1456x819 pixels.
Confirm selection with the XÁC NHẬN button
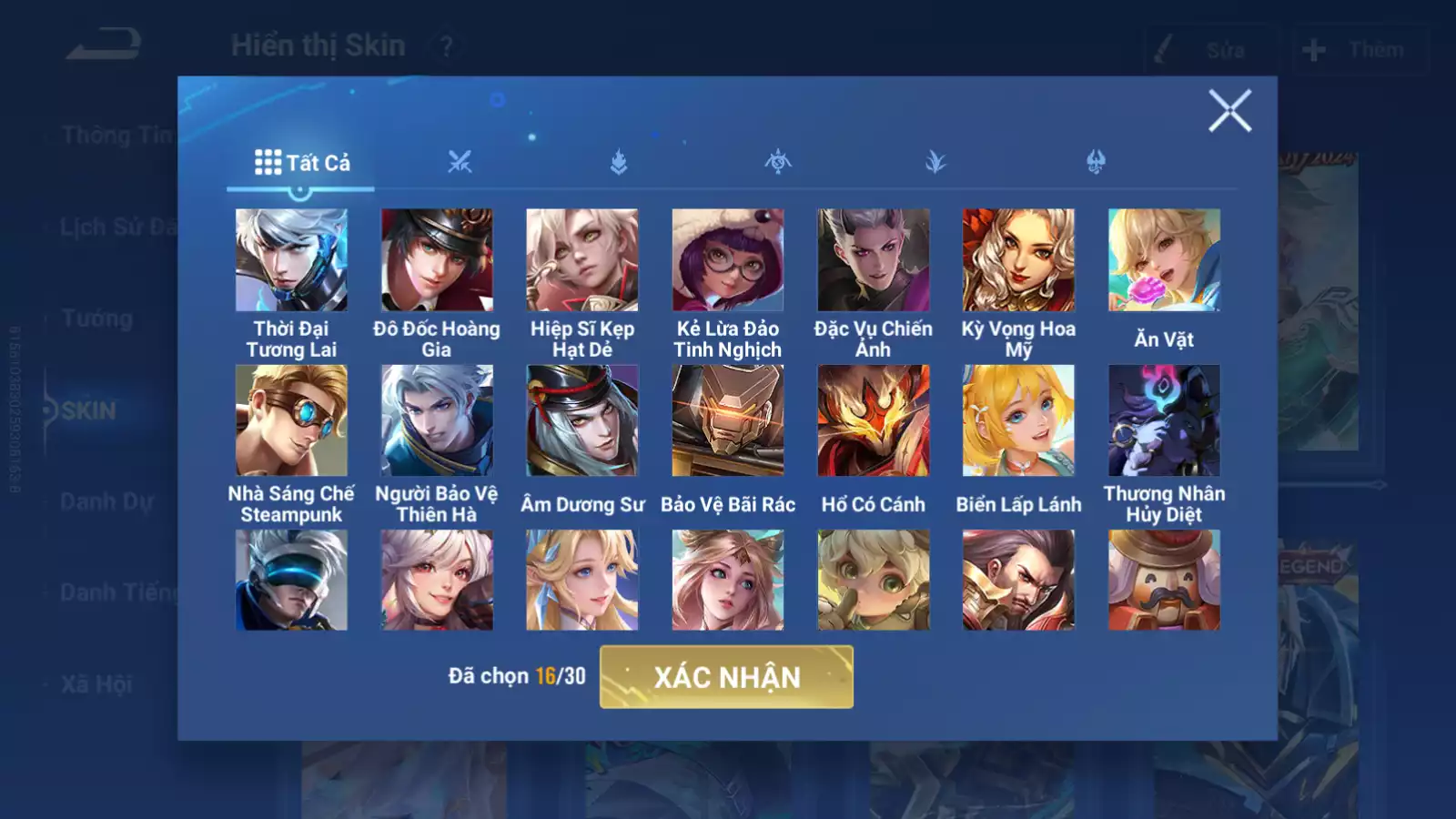726,677
